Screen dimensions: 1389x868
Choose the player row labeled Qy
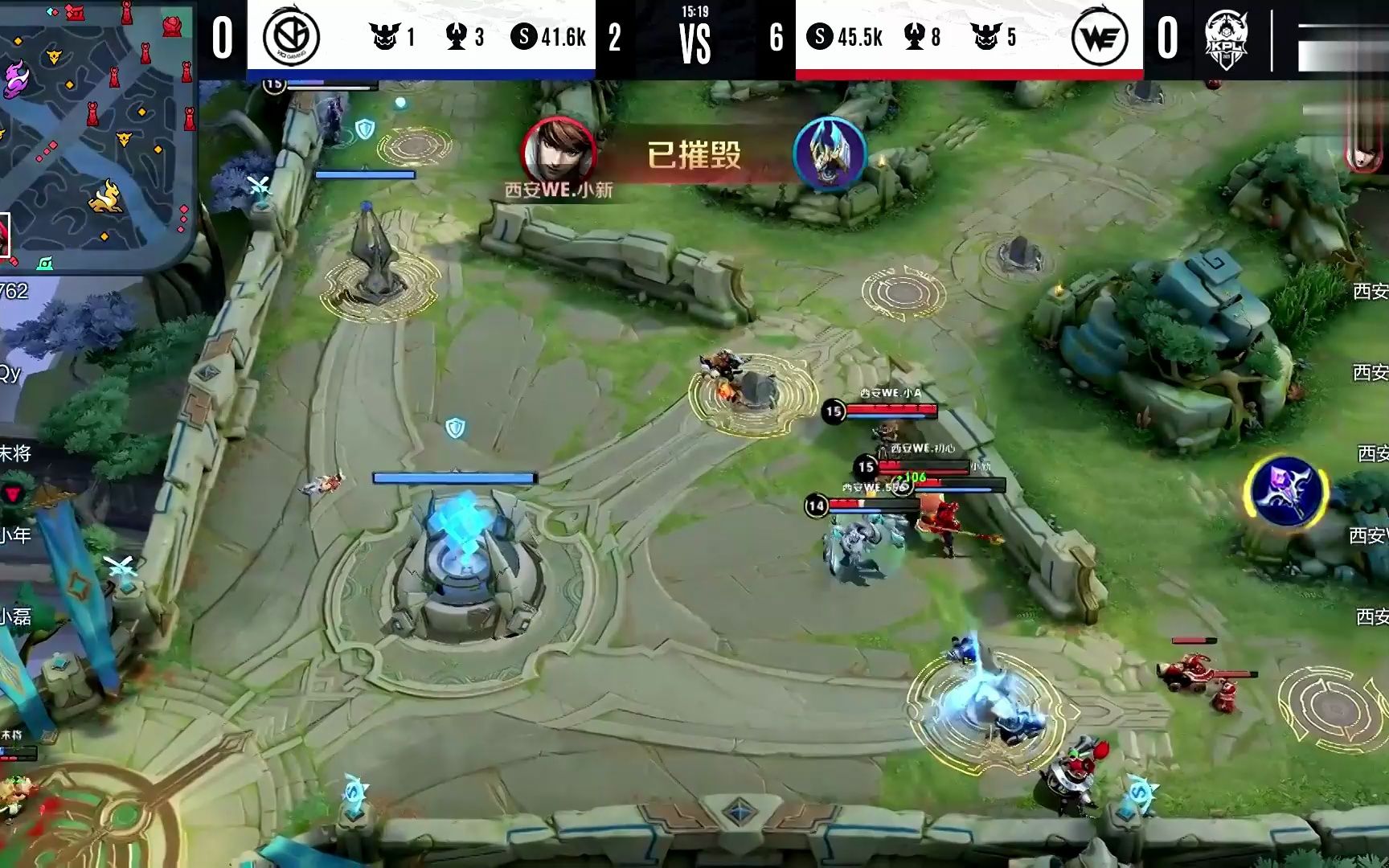11,372
